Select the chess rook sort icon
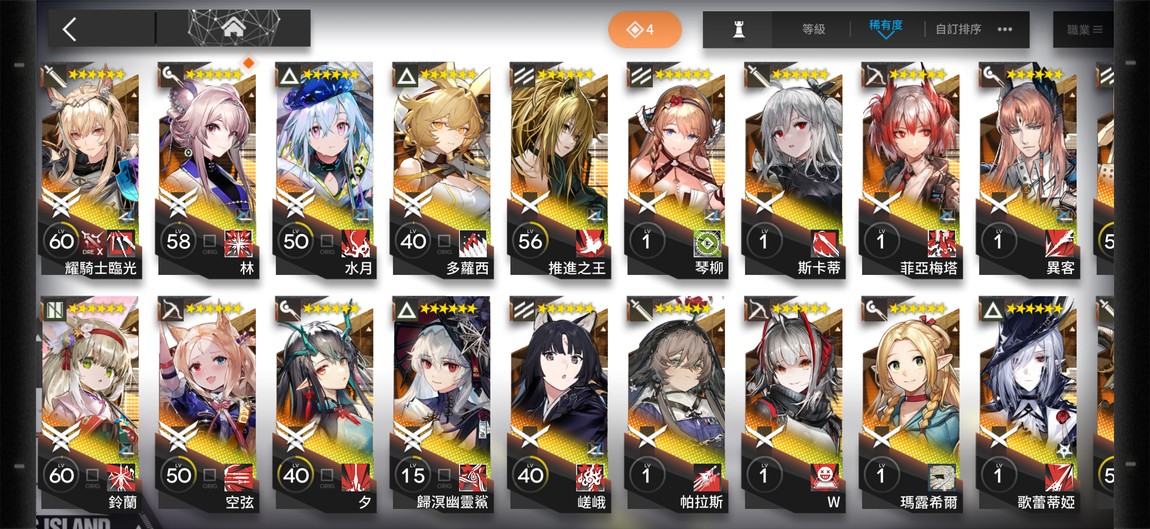This screenshot has height=529, width=1150. coord(739,30)
